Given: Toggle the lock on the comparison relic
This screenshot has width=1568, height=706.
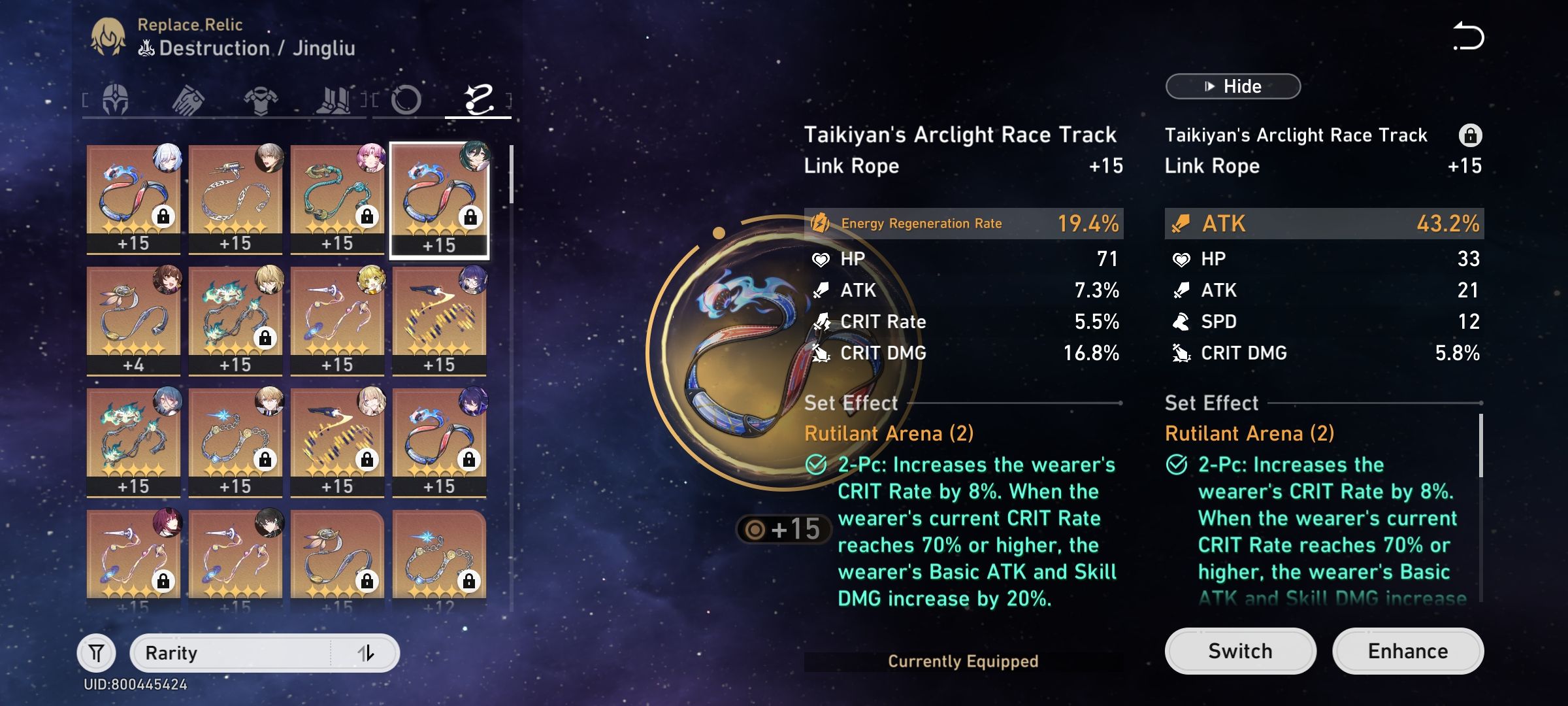Looking at the screenshot, I should [x=1472, y=135].
